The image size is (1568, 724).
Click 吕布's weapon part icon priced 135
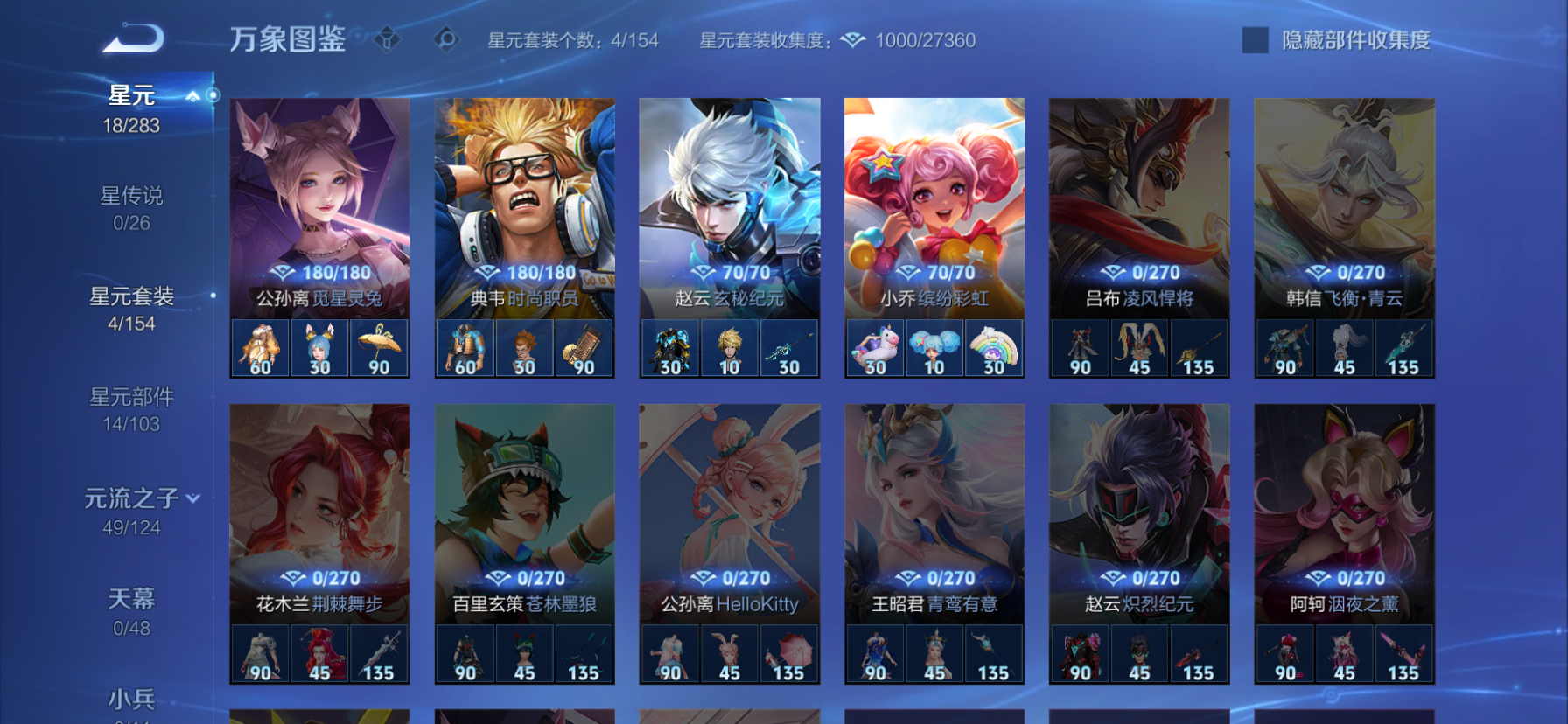click(x=1200, y=347)
